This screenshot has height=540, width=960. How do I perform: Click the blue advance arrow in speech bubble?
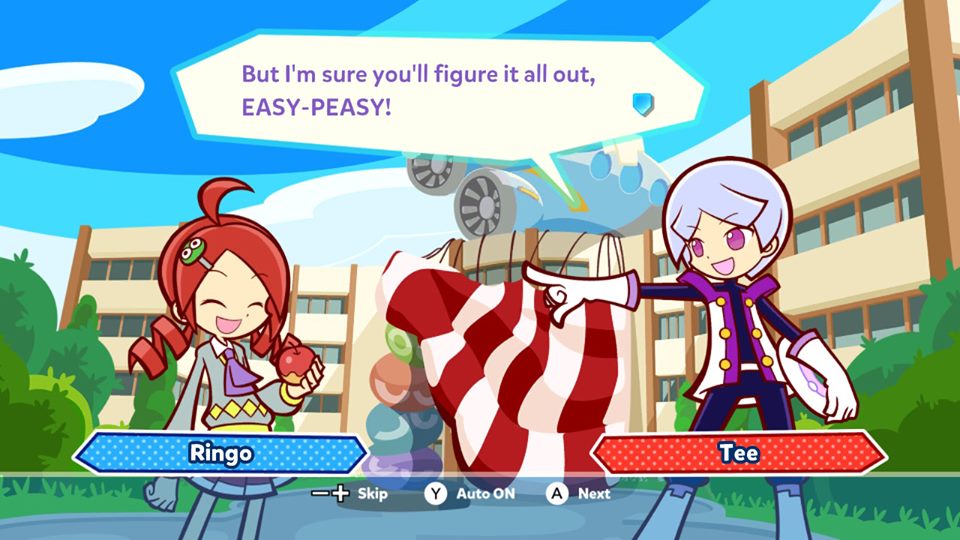point(643,104)
